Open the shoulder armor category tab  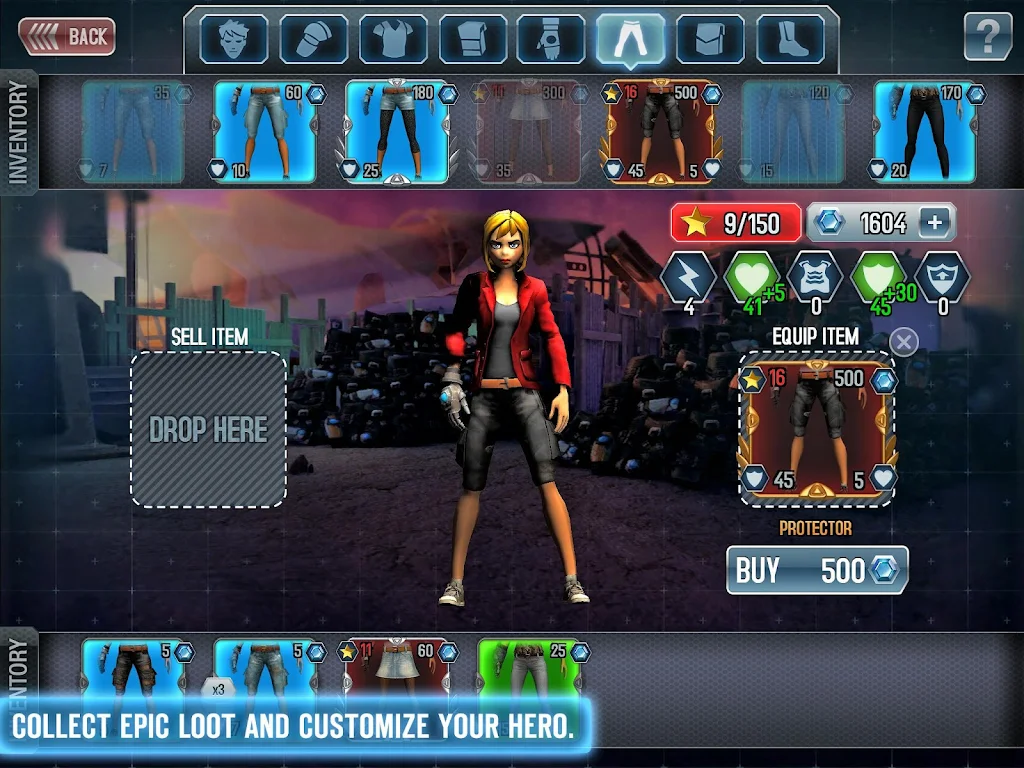click(x=313, y=39)
